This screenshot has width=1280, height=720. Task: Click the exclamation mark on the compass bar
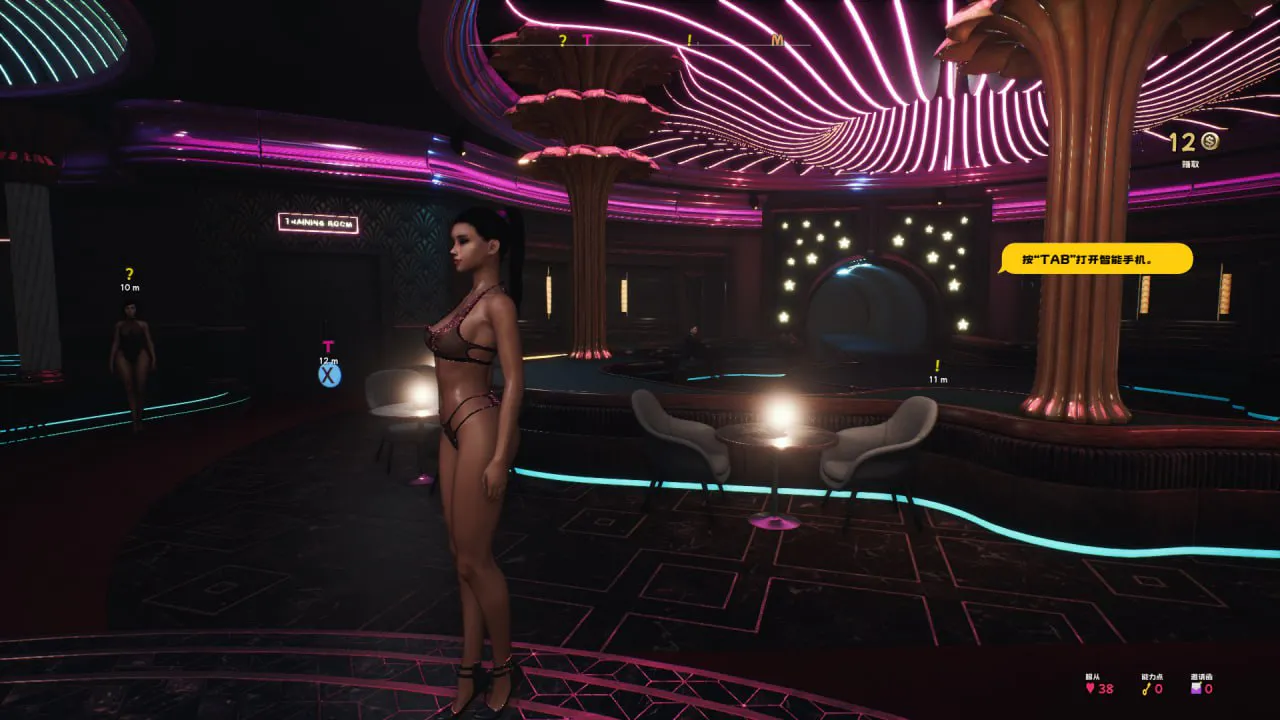click(689, 40)
